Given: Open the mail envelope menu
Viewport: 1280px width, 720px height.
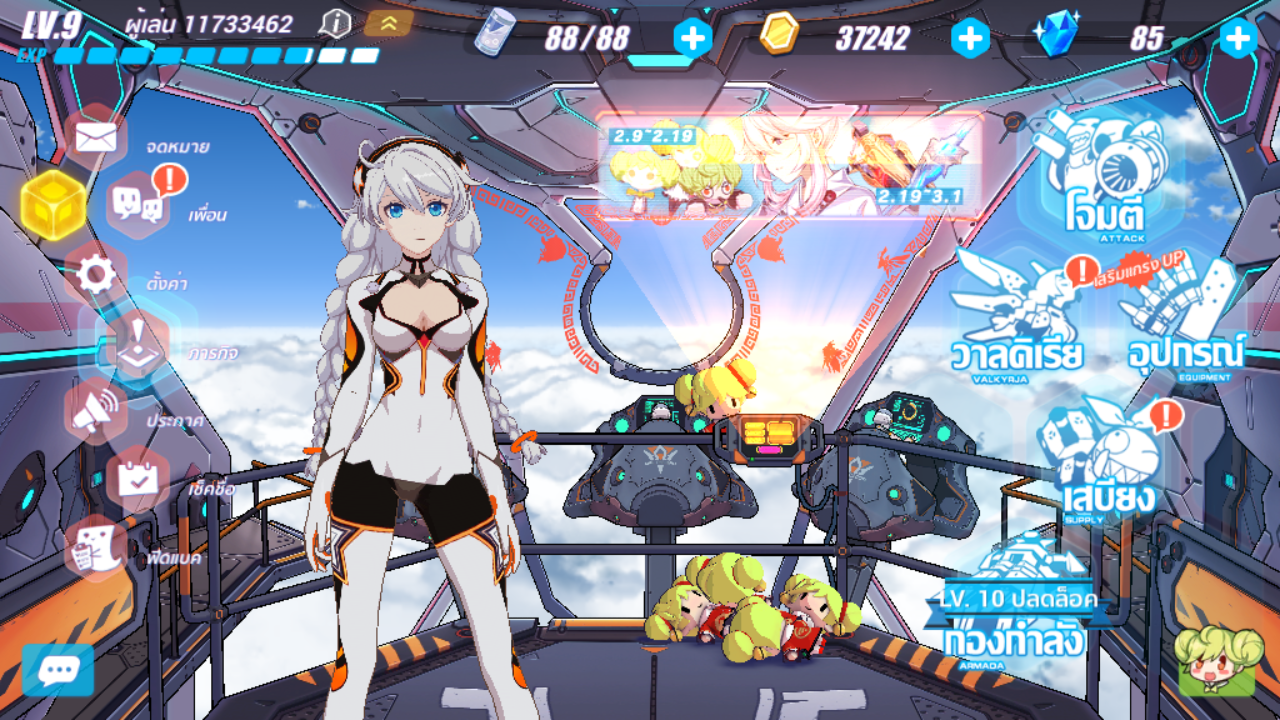Looking at the screenshot, I should click(96, 137).
